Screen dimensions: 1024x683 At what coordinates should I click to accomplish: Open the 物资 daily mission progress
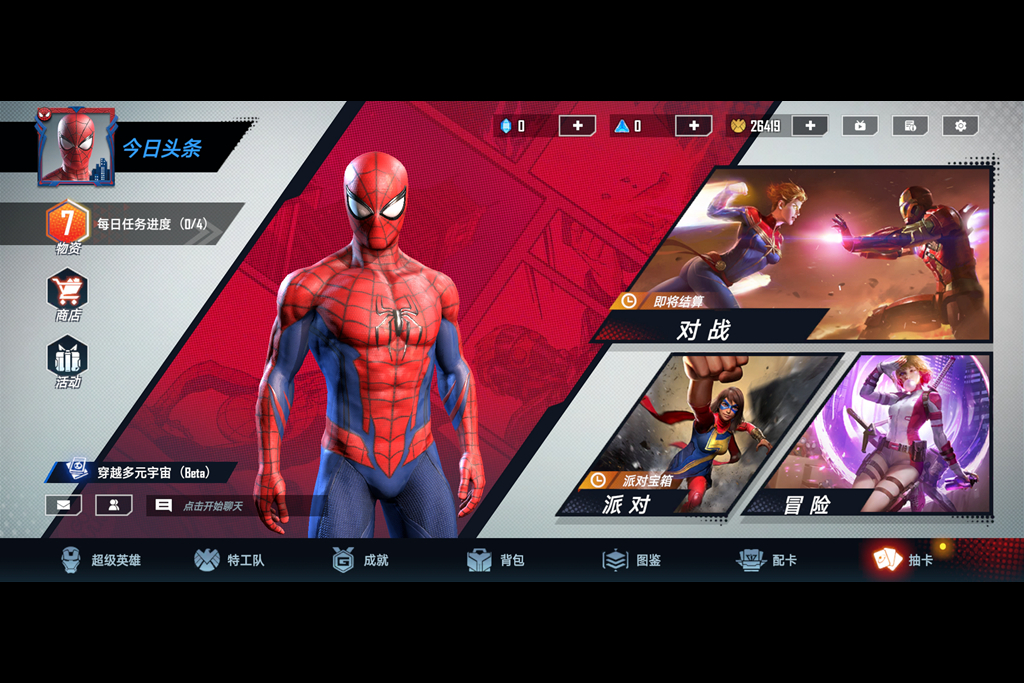pyautogui.click(x=67, y=224)
